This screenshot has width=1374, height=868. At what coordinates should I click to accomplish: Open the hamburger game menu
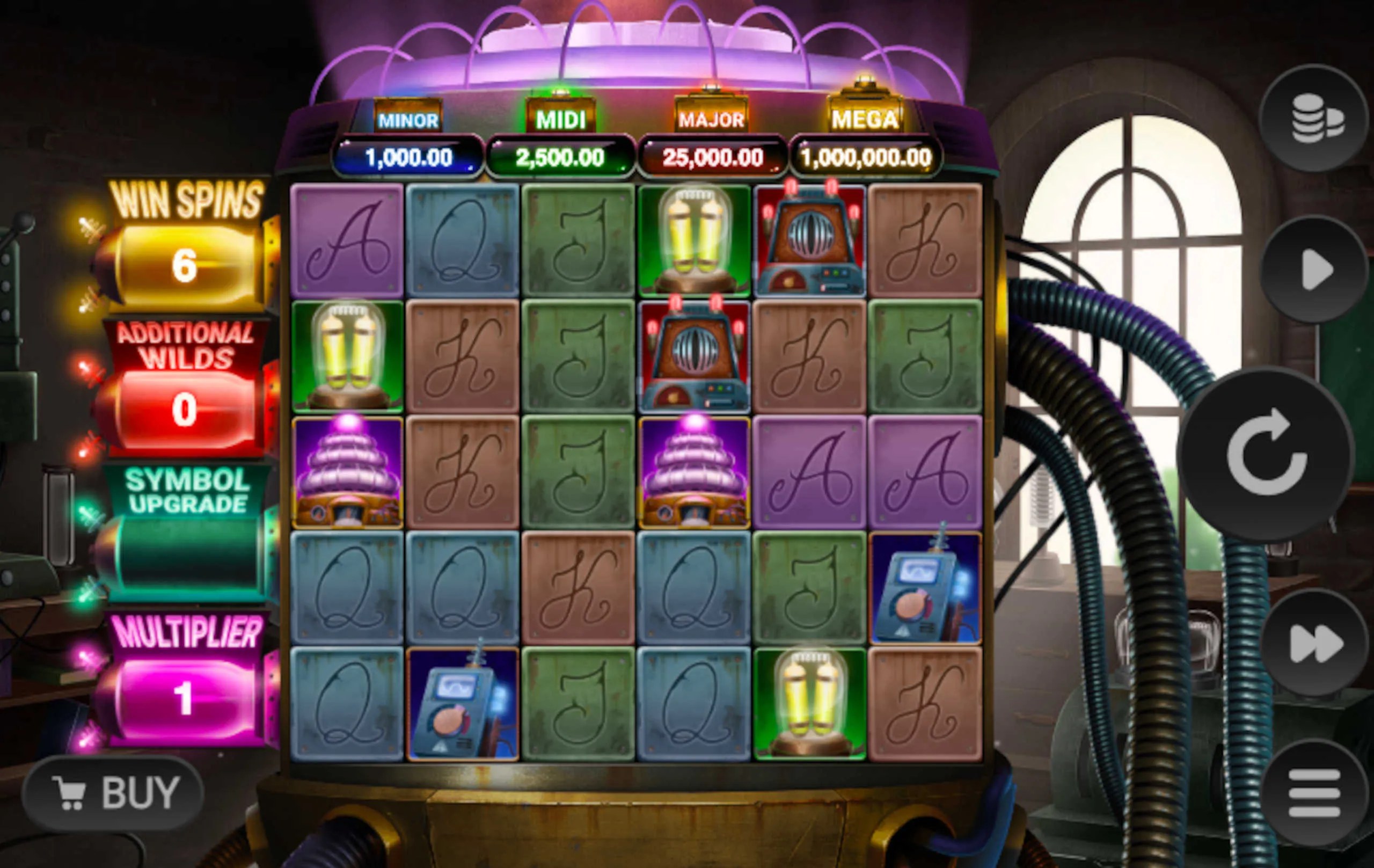click(1314, 793)
